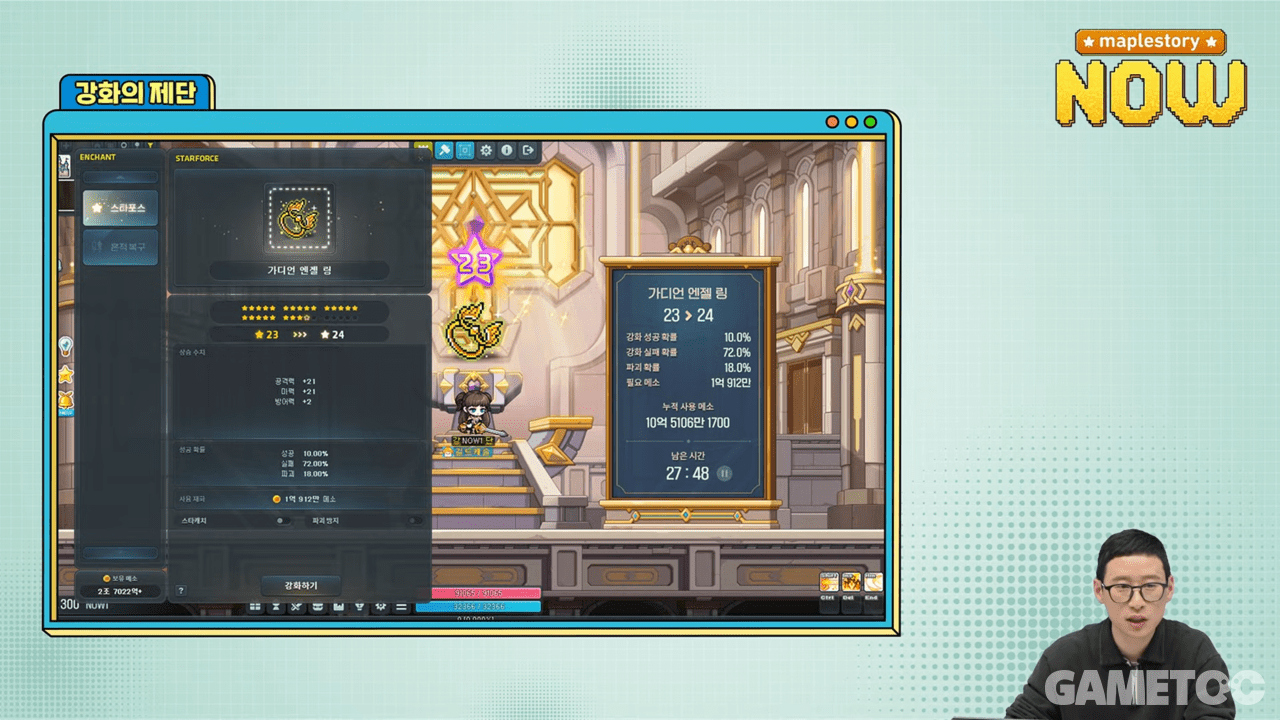1280x720 pixels.
Task: Click the lightbulb icon on the left edge
Action: [67, 347]
